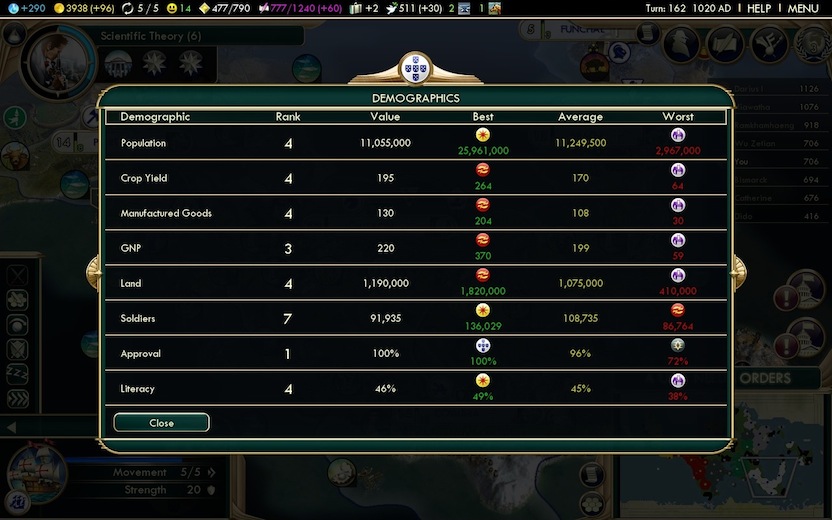Click the culture points indicator
The height and width of the screenshot is (520, 832).
(299, 8)
